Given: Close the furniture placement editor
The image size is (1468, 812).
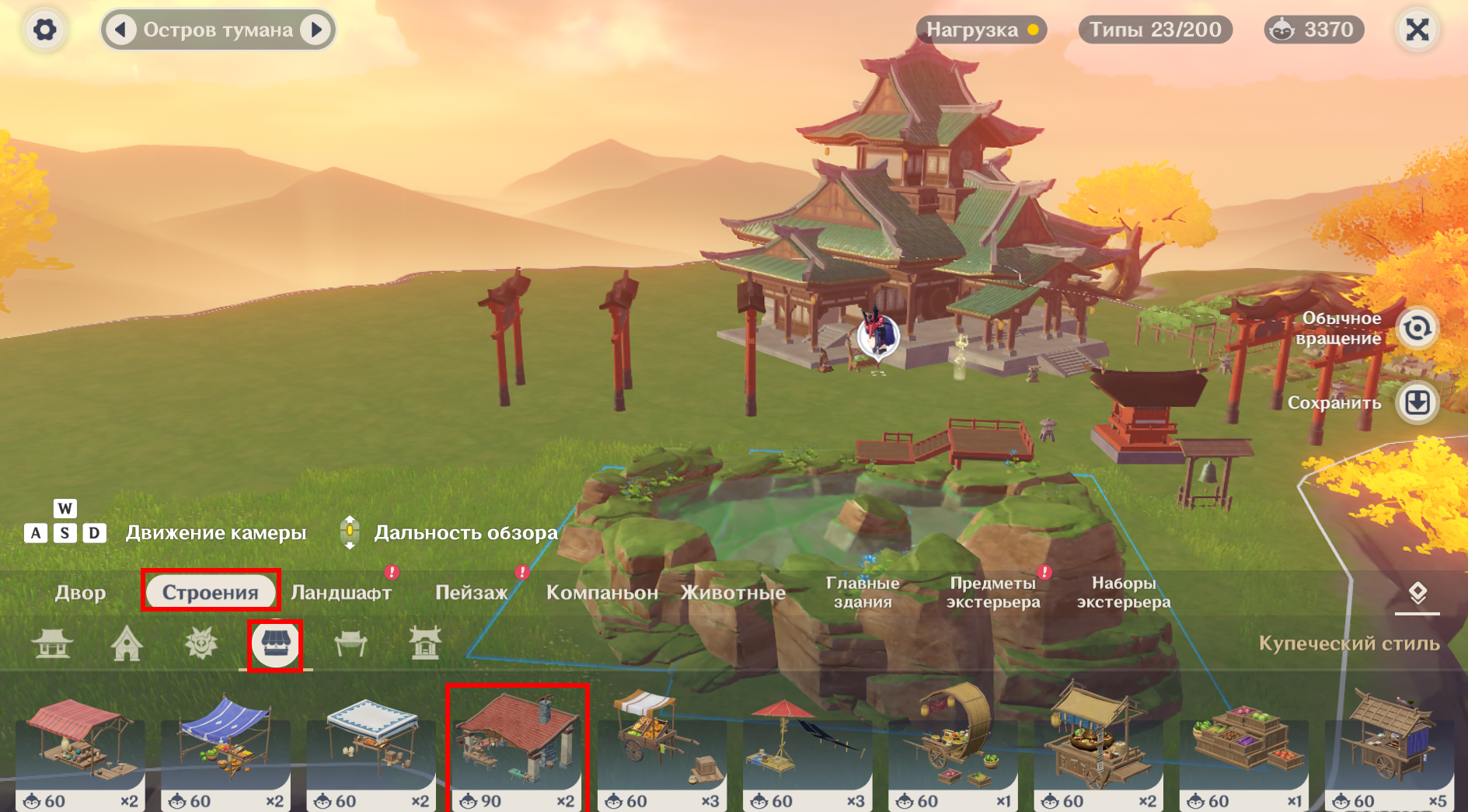Looking at the screenshot, I should point(1417,30).
